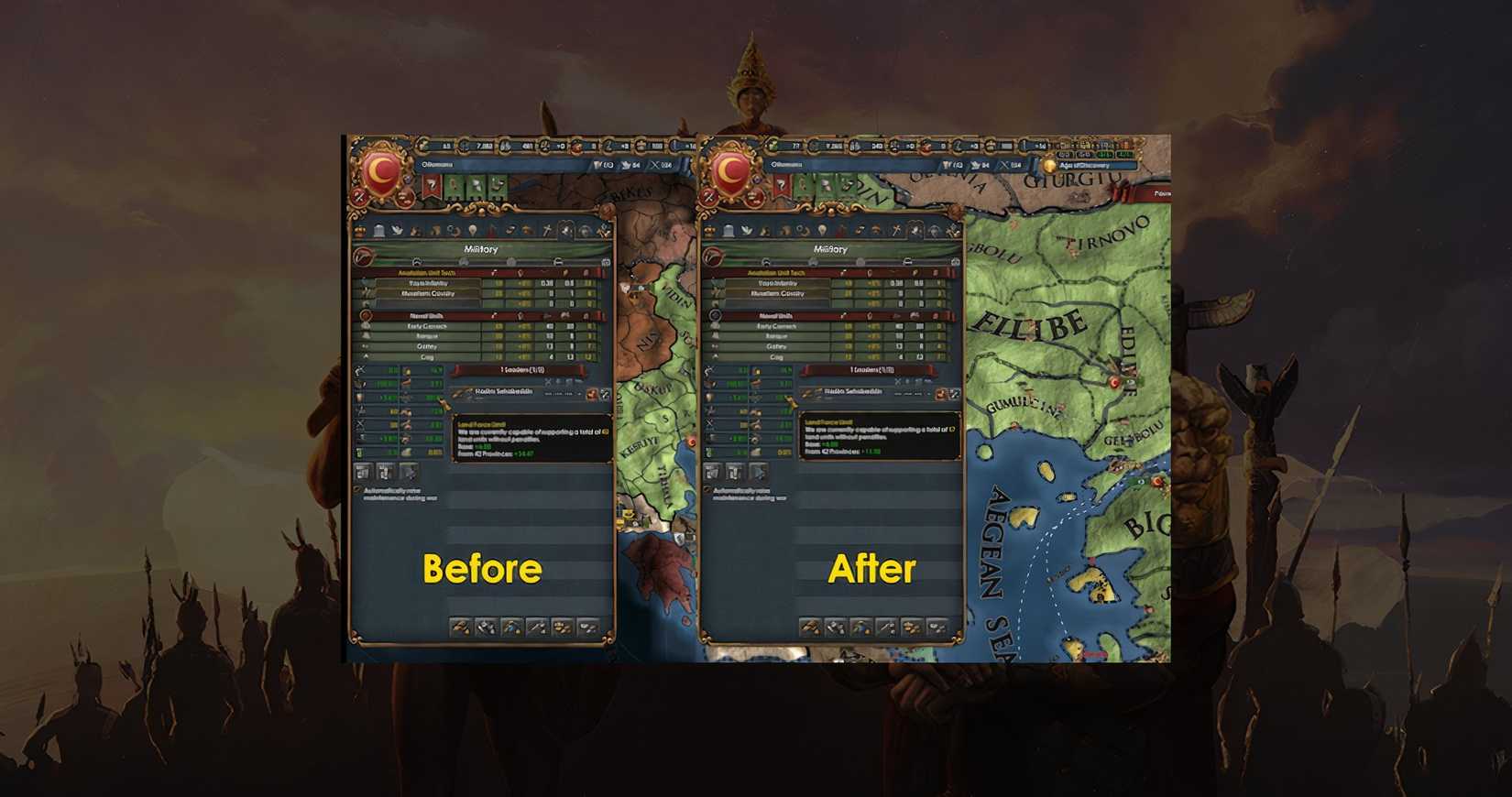This screenshot has height=797, width=1512.
Task: Click the prestige icon on the top bar
Action: [608, 146]
